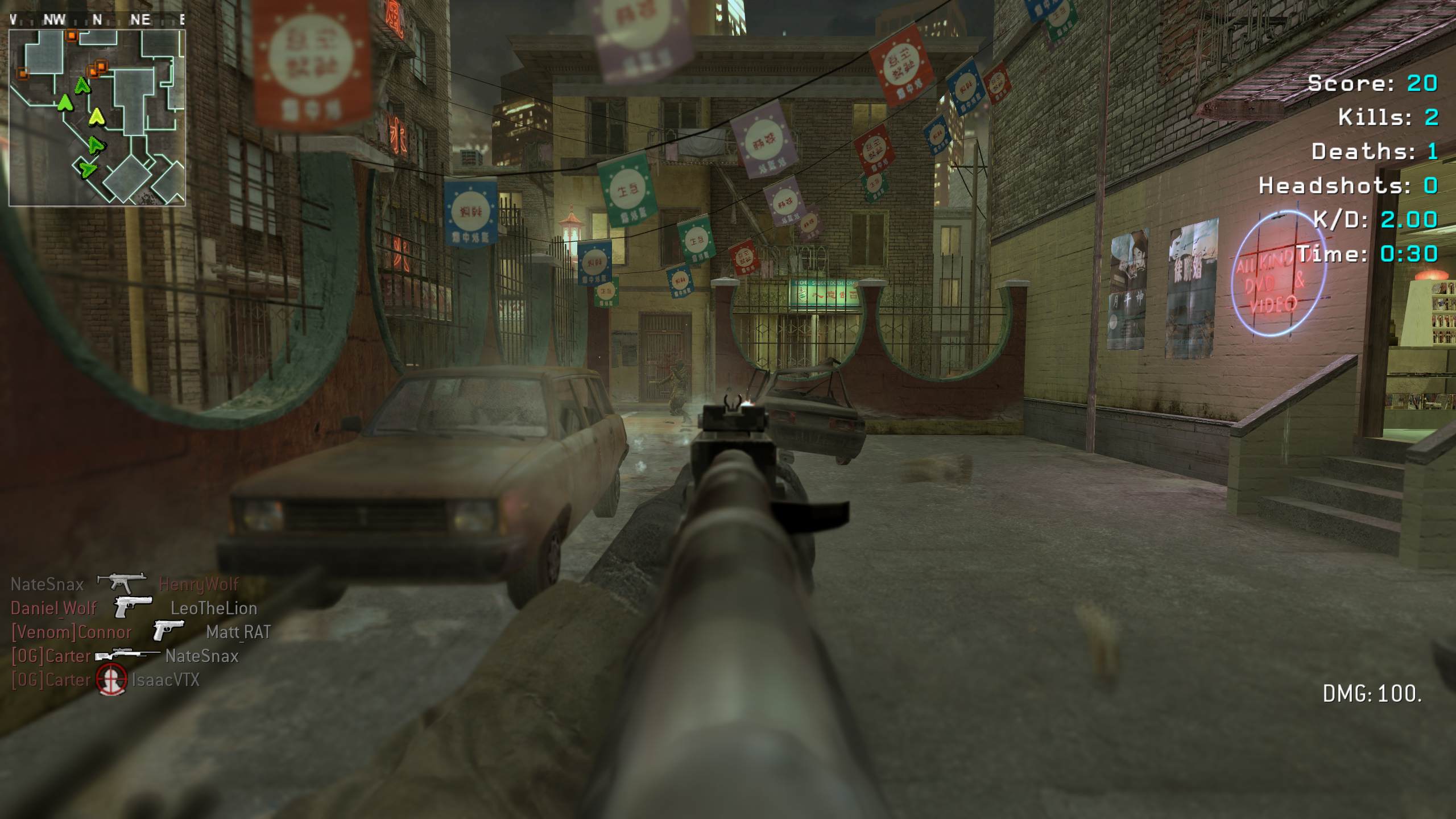Click the red headshot icon in the kill feed
The height and width of the screenshot is (819, 1456).
coord(111,680)
